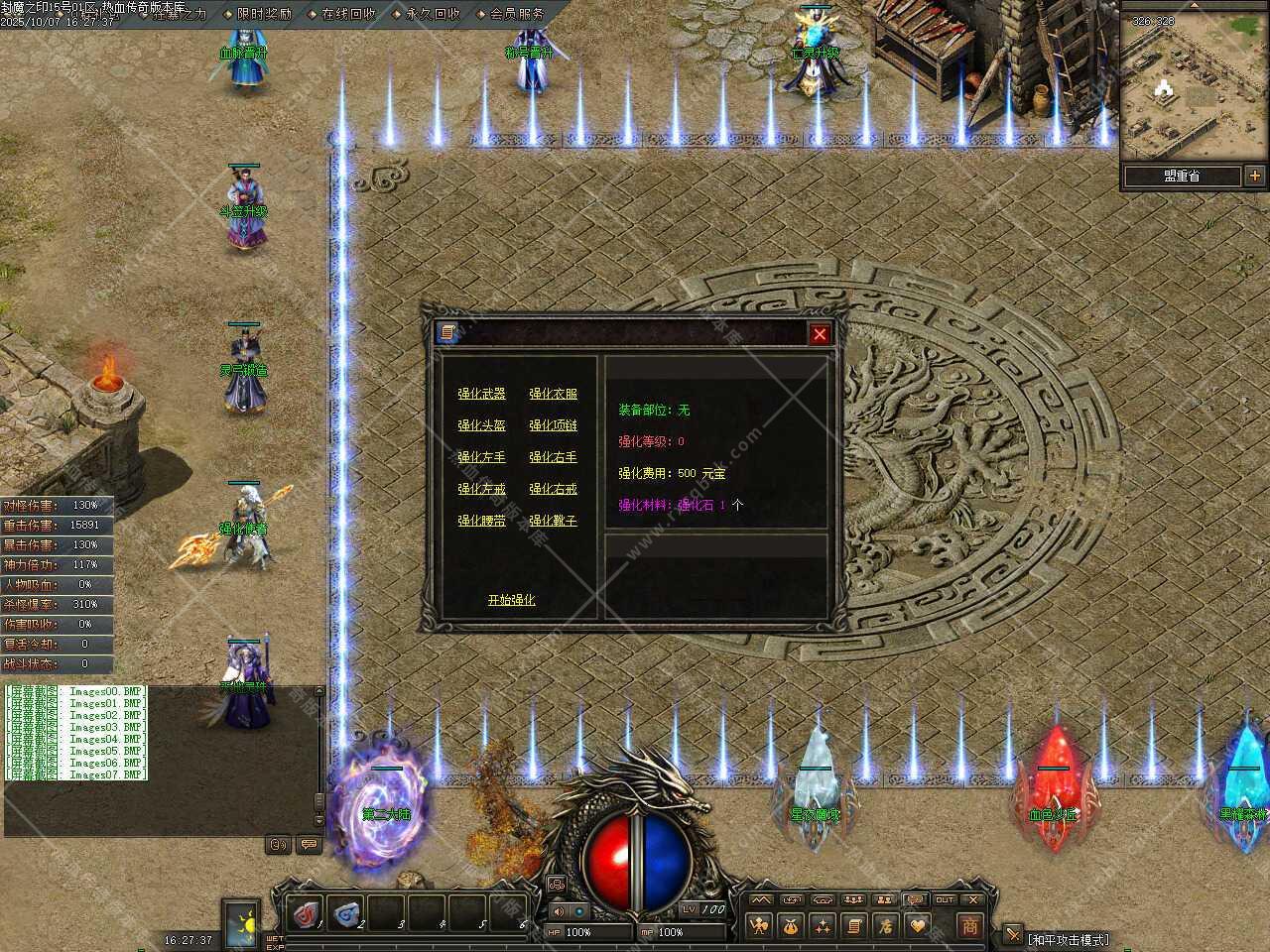Pick 强化右戒 (enhance right ring) option
1270x952 pixels.
click(x=553, y=489)
